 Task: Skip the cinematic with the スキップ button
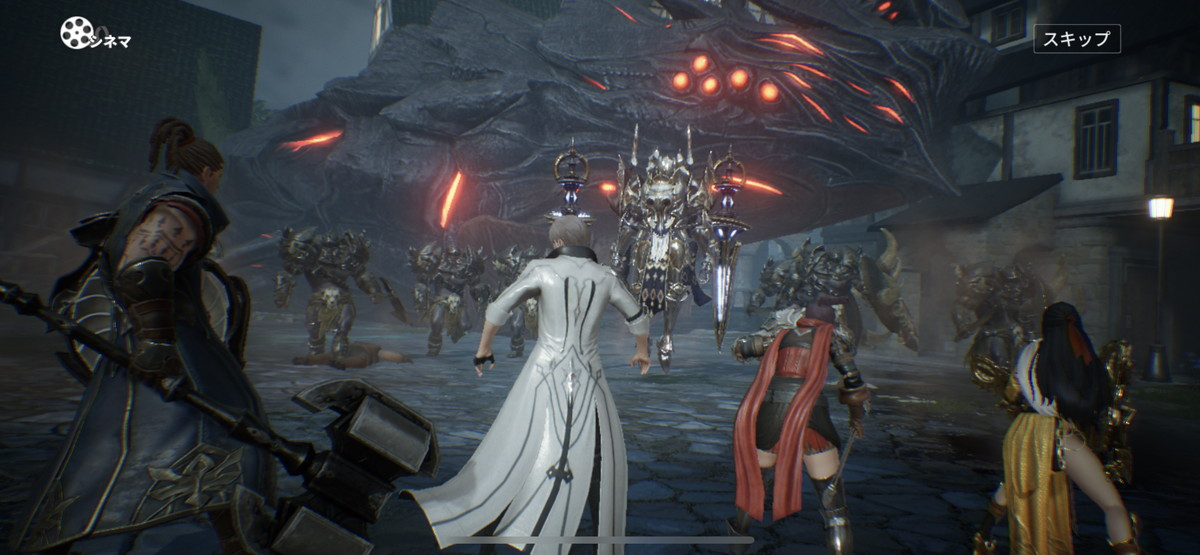click(x=1076, y=39)
